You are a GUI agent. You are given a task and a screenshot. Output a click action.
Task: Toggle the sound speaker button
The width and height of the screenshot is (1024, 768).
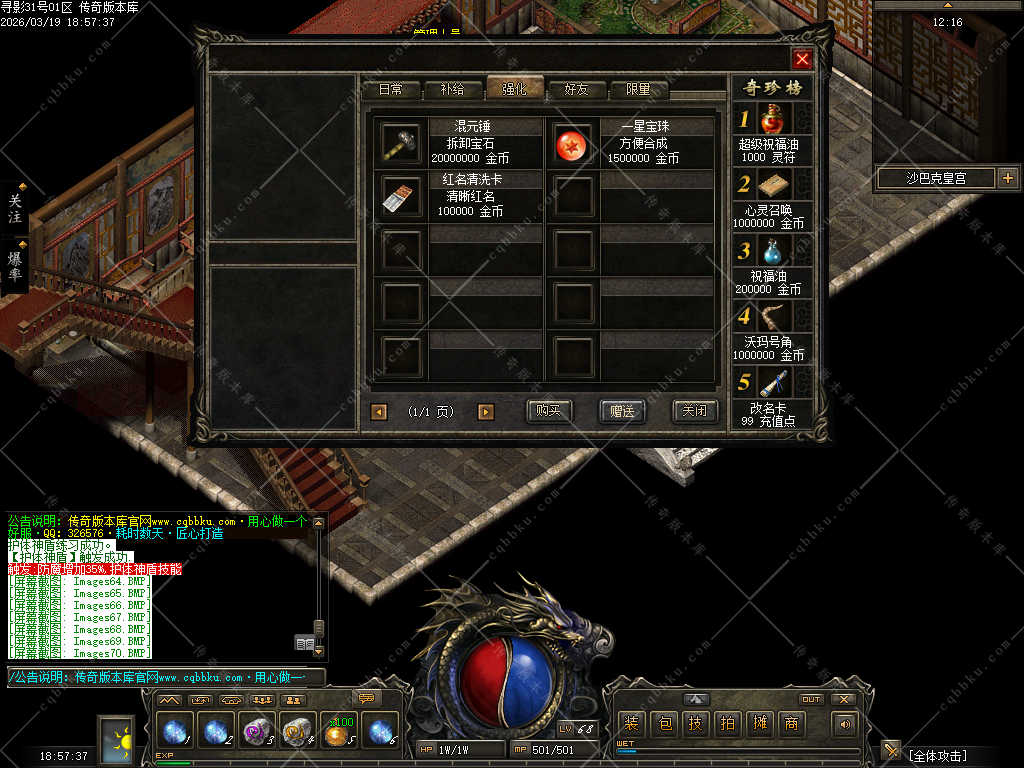click(846, 723)
